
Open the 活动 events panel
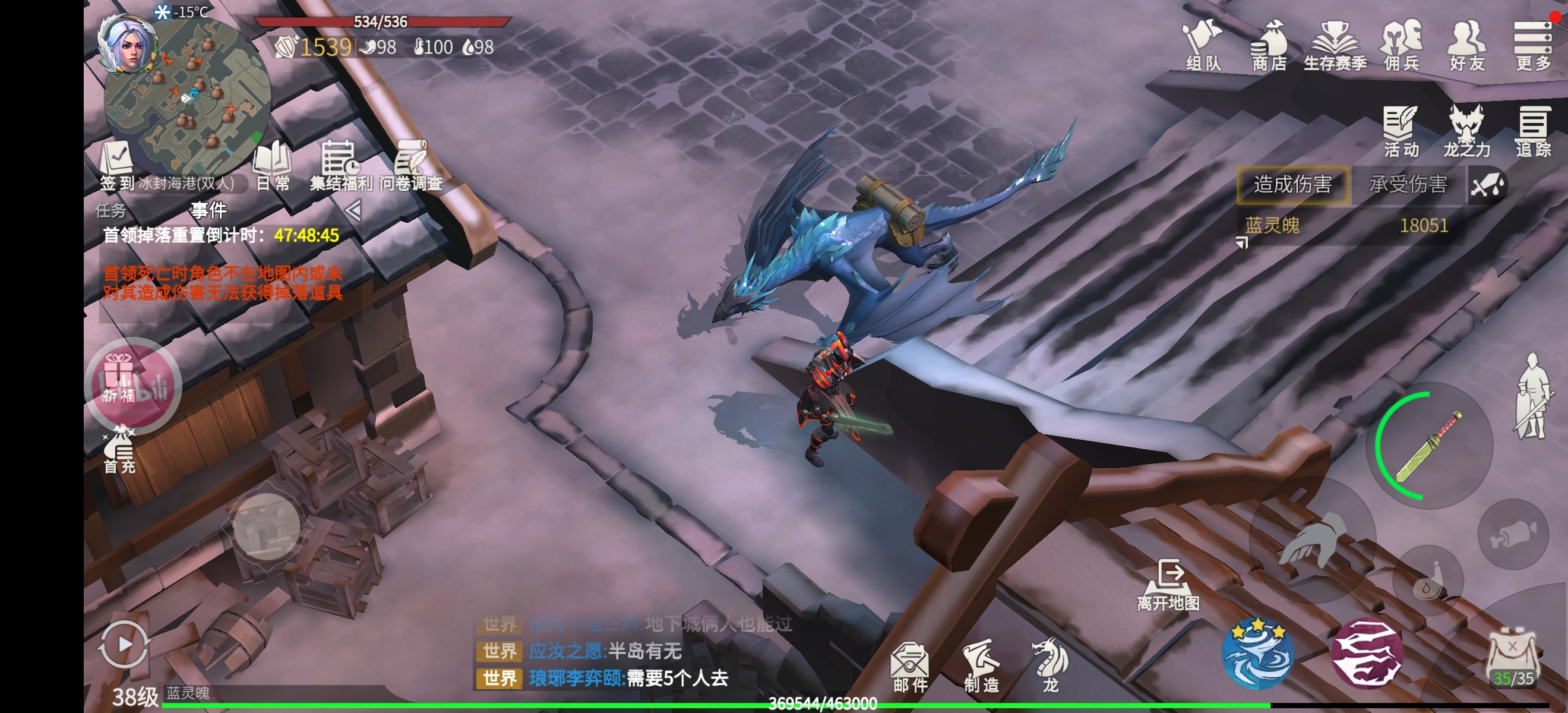[x=1401, y=131]
